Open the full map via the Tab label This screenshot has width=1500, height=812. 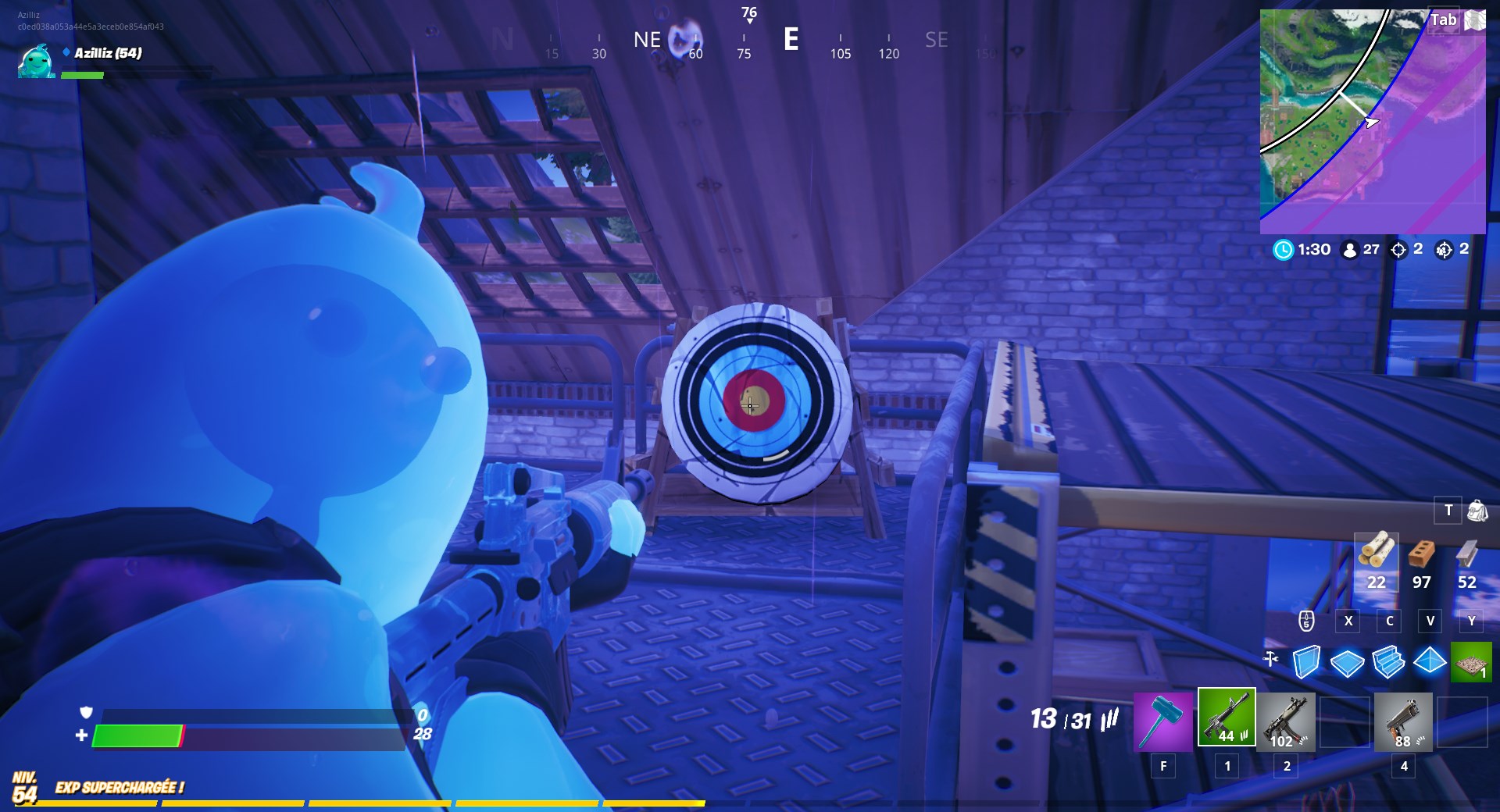coord(1444,20)
